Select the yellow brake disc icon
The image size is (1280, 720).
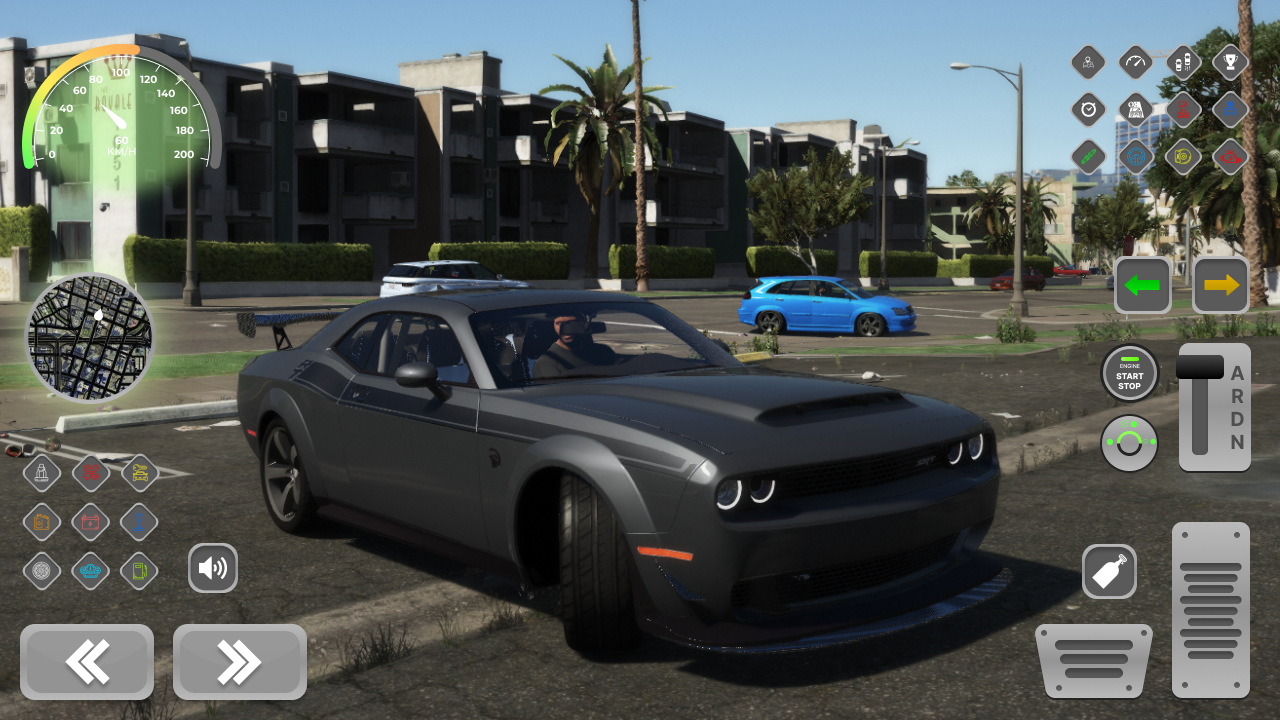(1183, 157)
